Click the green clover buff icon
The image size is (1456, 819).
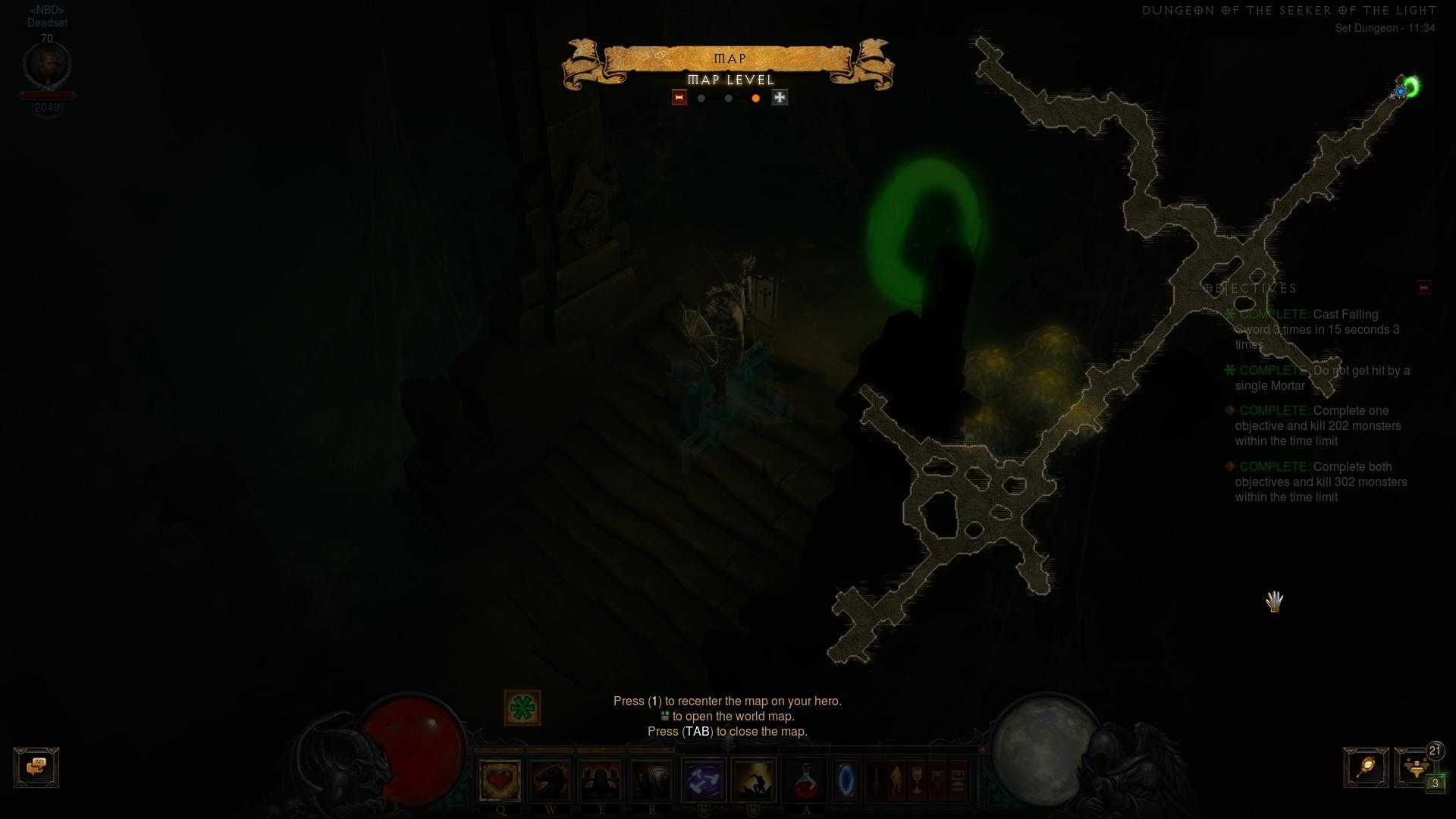tap(522, 708)
